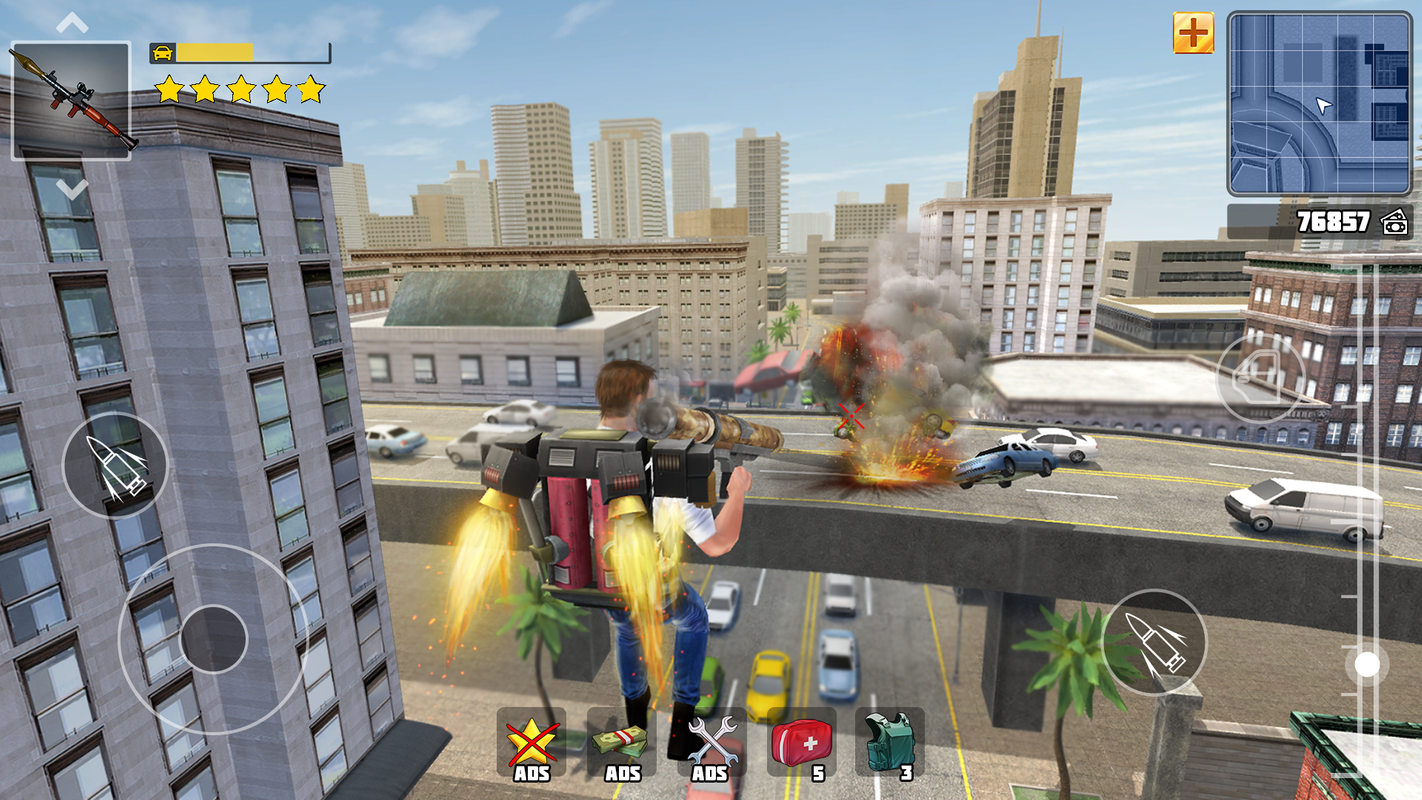The image size is (1422, 800).
Task: Claim the cash stack ADS reward
Action: [621, 742]
